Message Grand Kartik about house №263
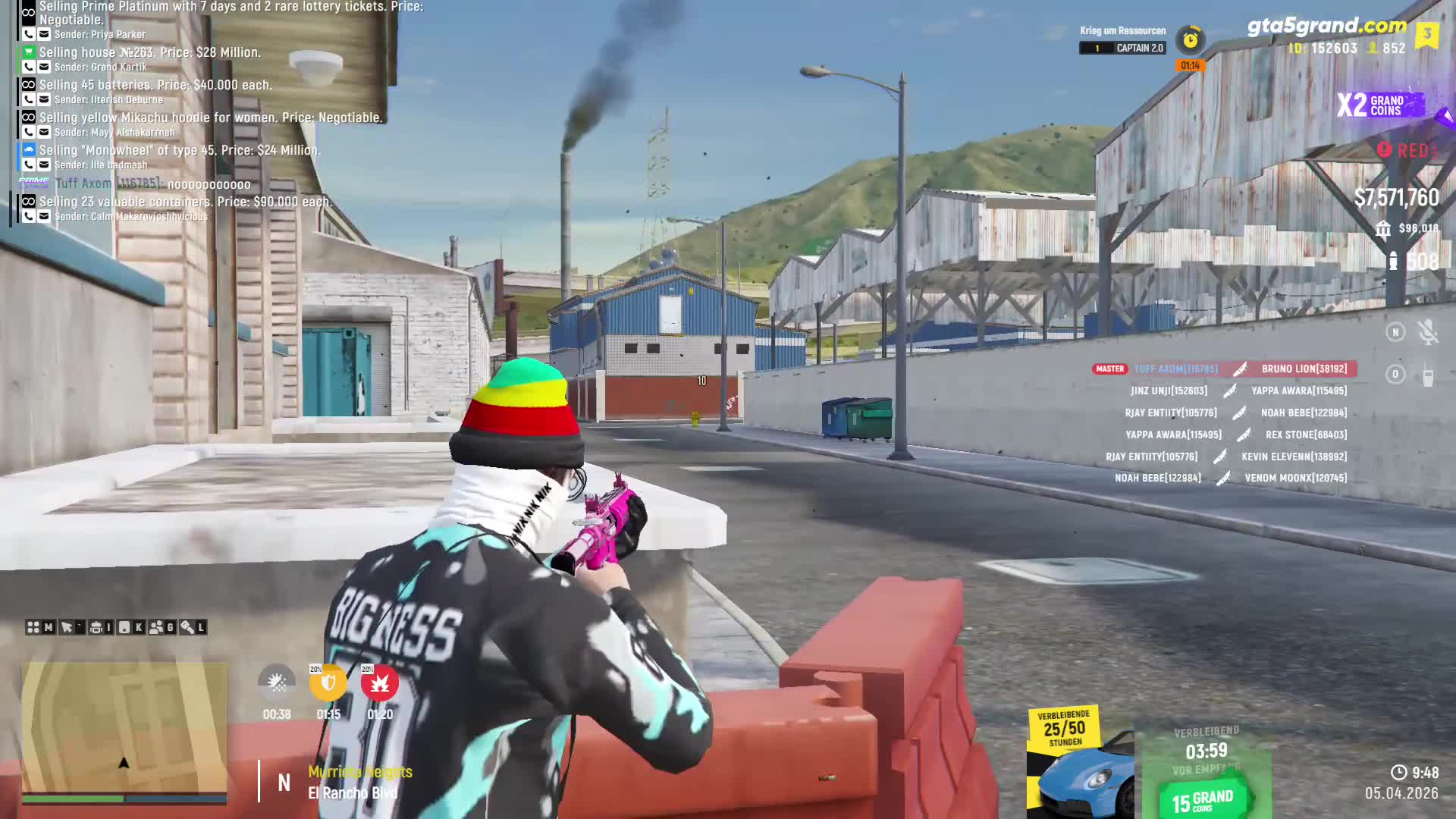1456x819 pixels. point(44,67)
